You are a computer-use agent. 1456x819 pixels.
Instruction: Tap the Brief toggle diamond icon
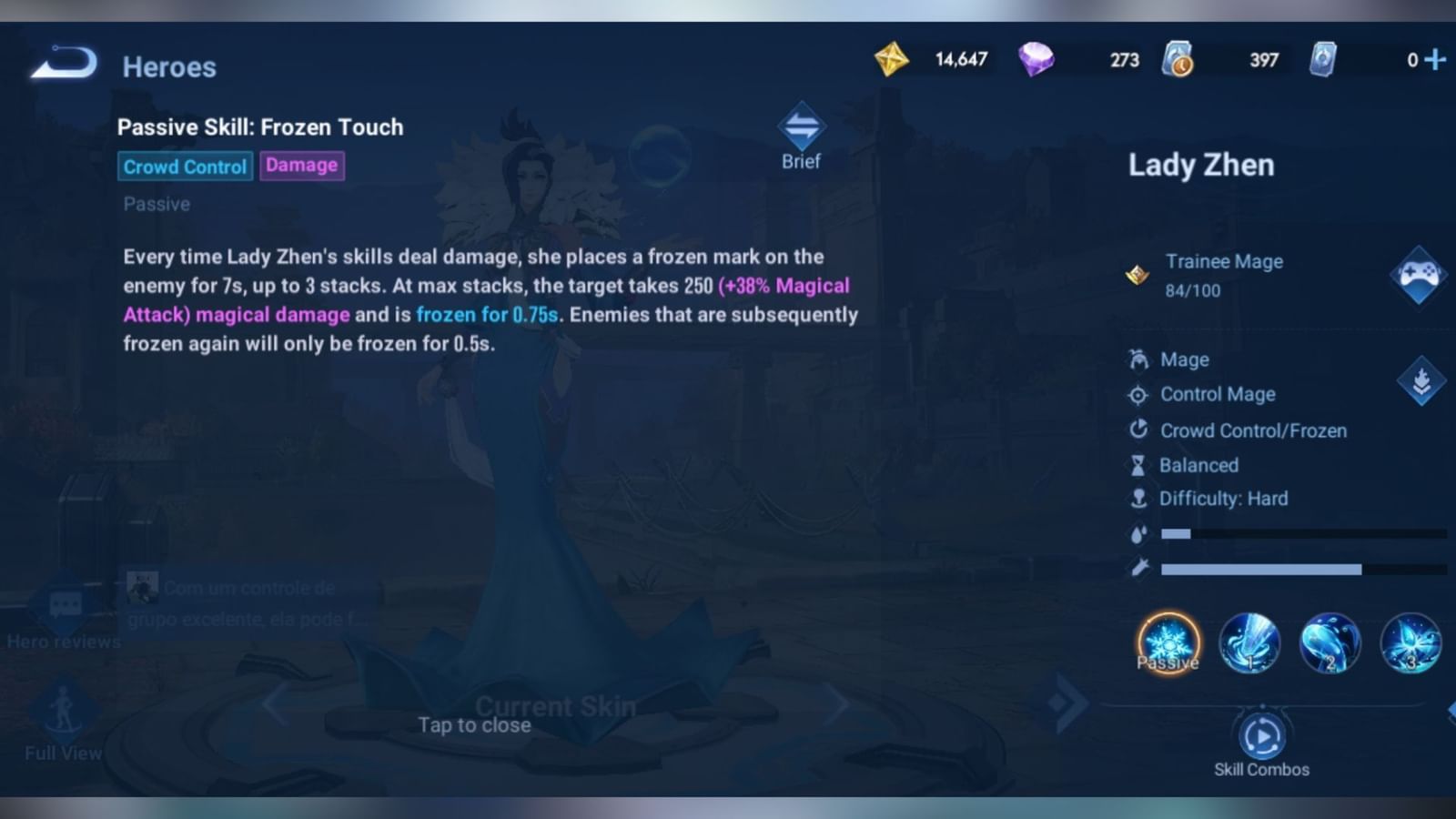pyautogui.click(x=799, y=130)
